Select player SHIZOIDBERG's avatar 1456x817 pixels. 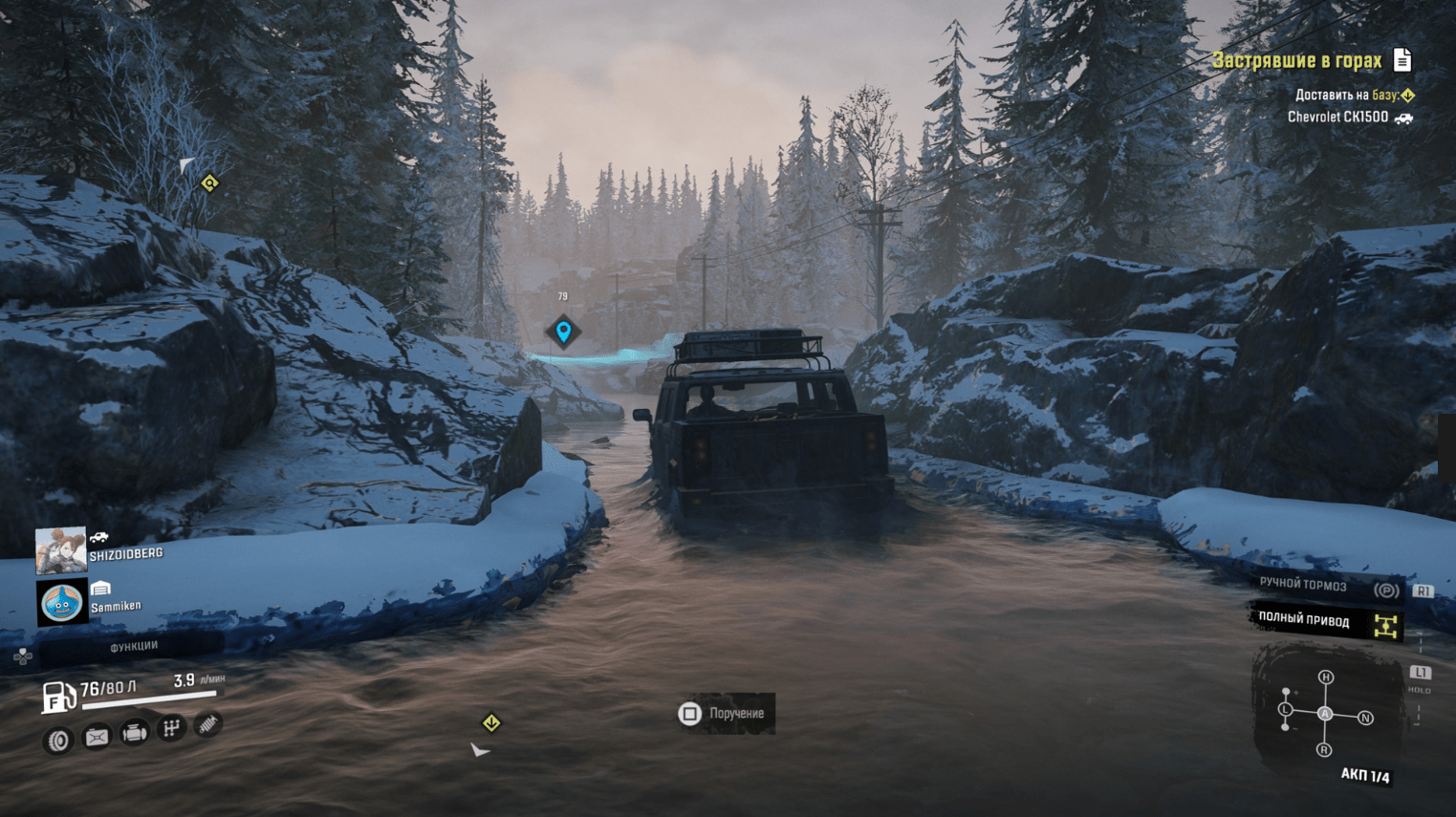point(60,549)
